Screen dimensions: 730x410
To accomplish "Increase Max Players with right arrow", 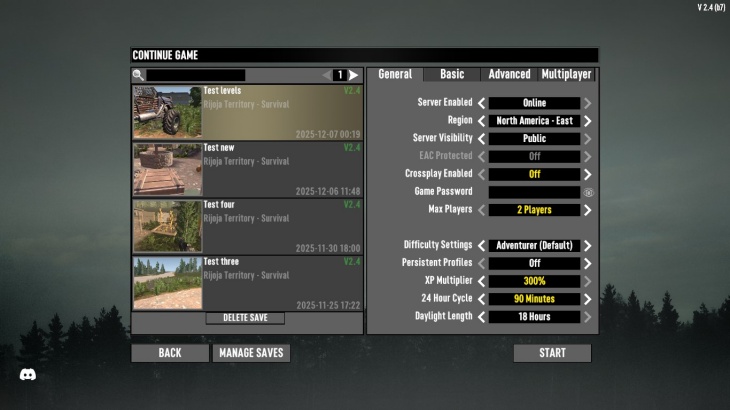I will click(588, 210).
